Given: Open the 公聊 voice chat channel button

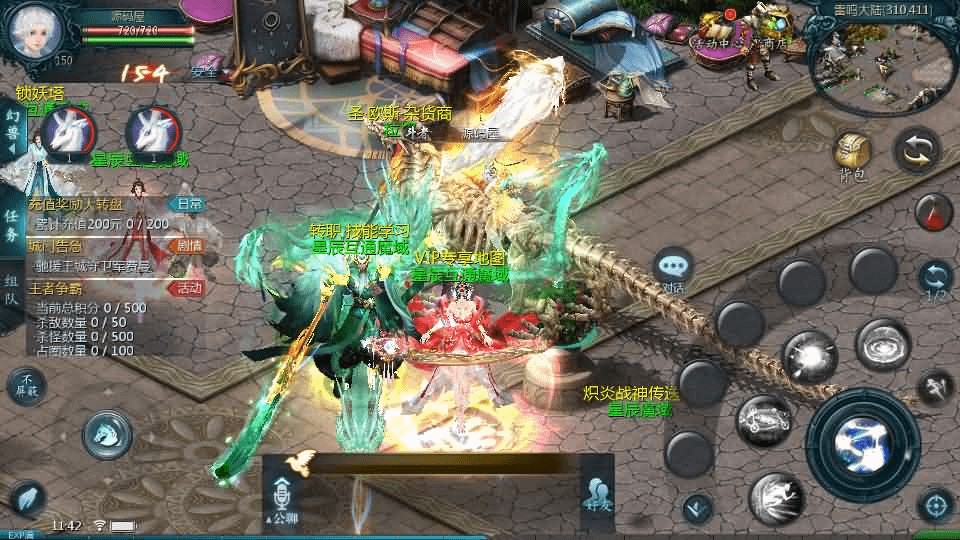Looking at the screenshot, I should pos(279,497).
